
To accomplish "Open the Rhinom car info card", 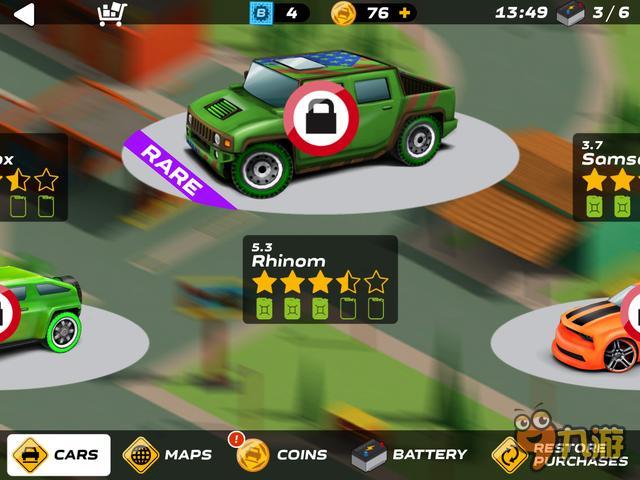I will [320, 279].
